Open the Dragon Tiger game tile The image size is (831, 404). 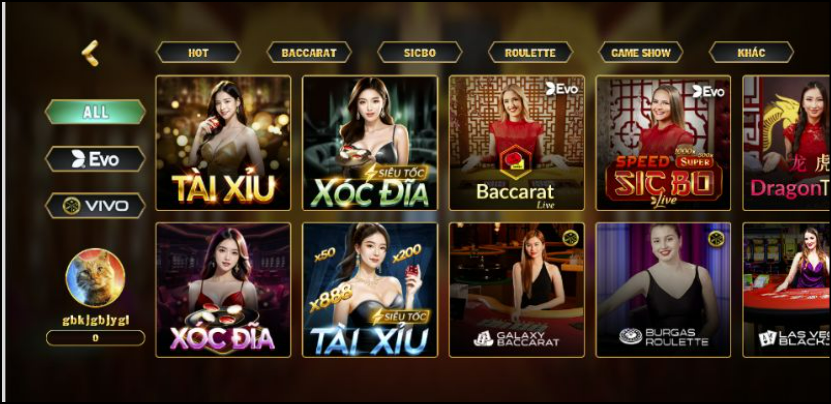pos(786,143)
